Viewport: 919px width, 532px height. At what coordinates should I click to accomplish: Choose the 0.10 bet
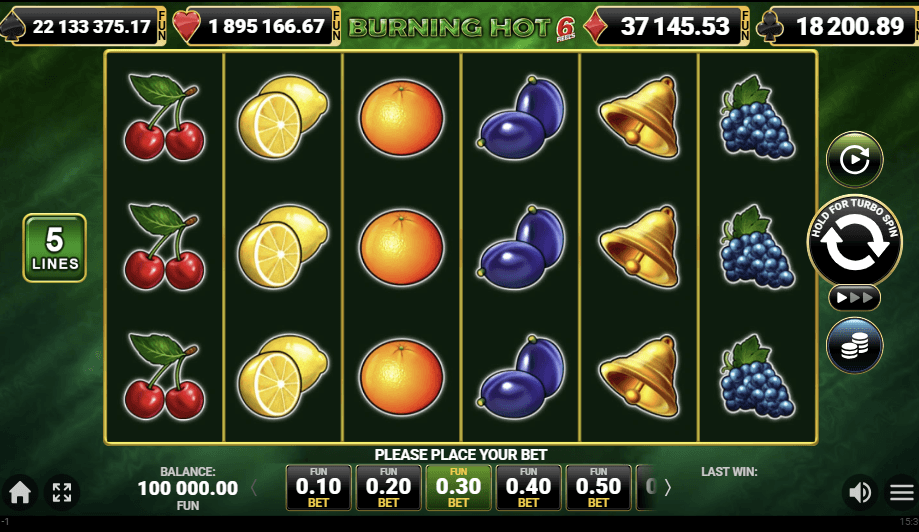pyautogui.click(x=319, y=487)
